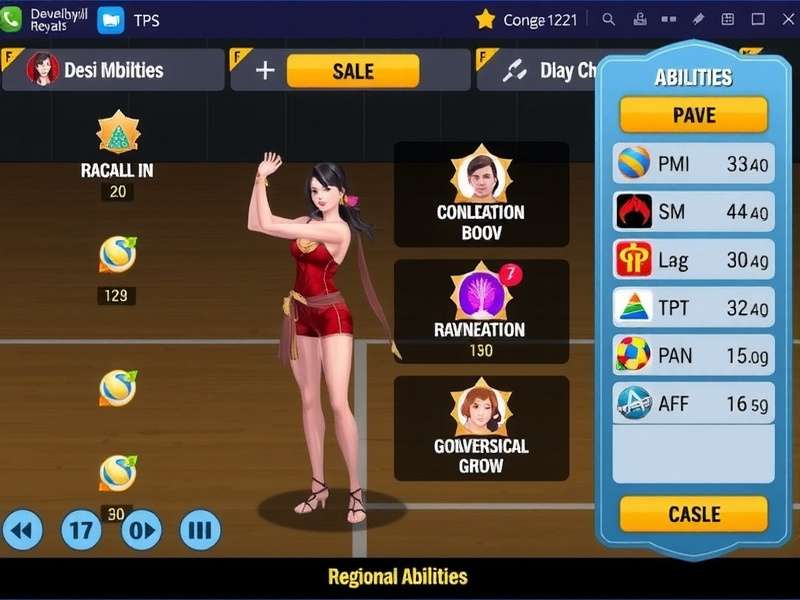The height and width of the screenshot is (600, 800).
Task: Click the yellow SALE button
Action: click(352, 71)
